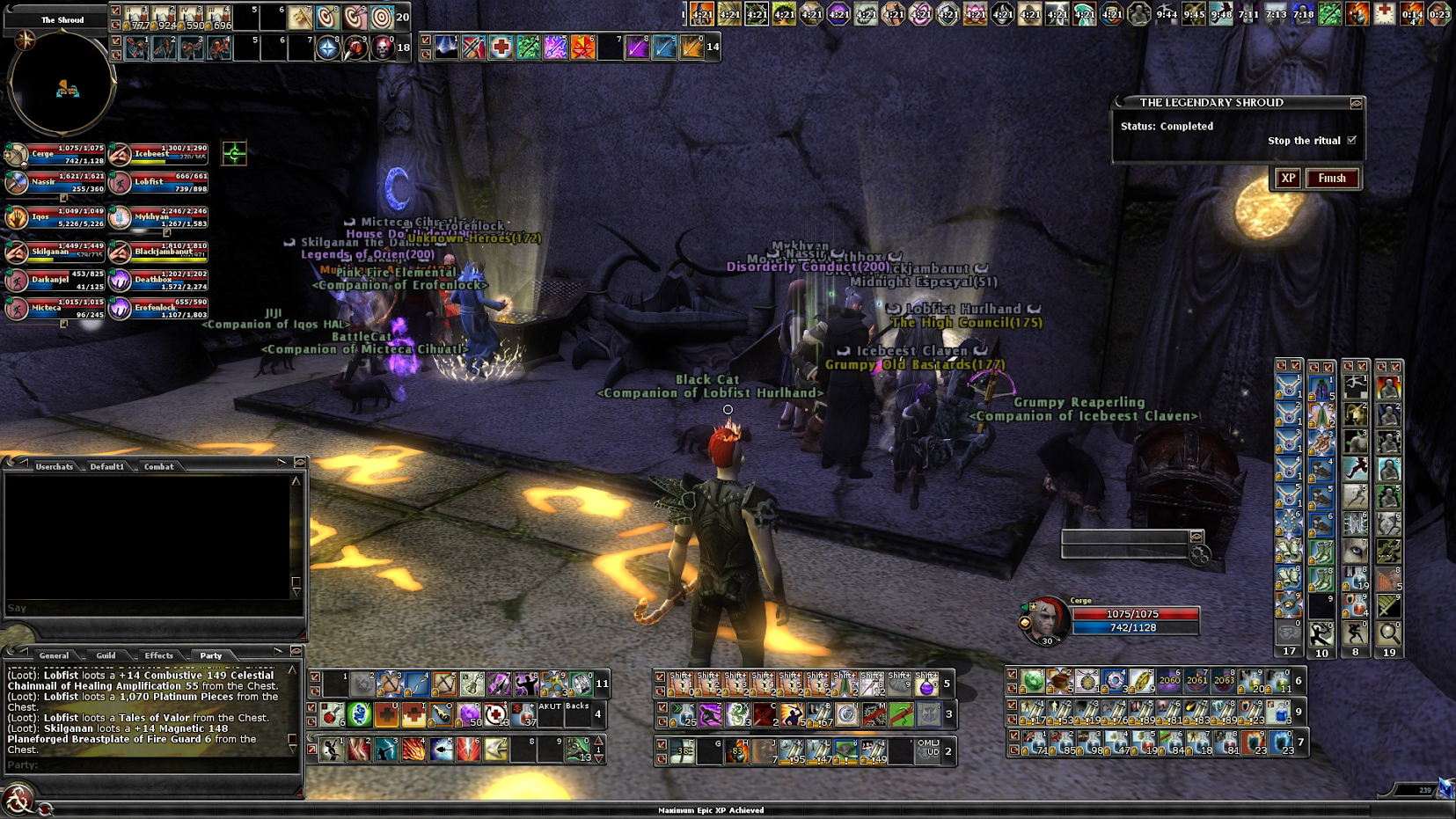Open the circular minimap
Screen dimensions: 1456x819
pos(62,84)
